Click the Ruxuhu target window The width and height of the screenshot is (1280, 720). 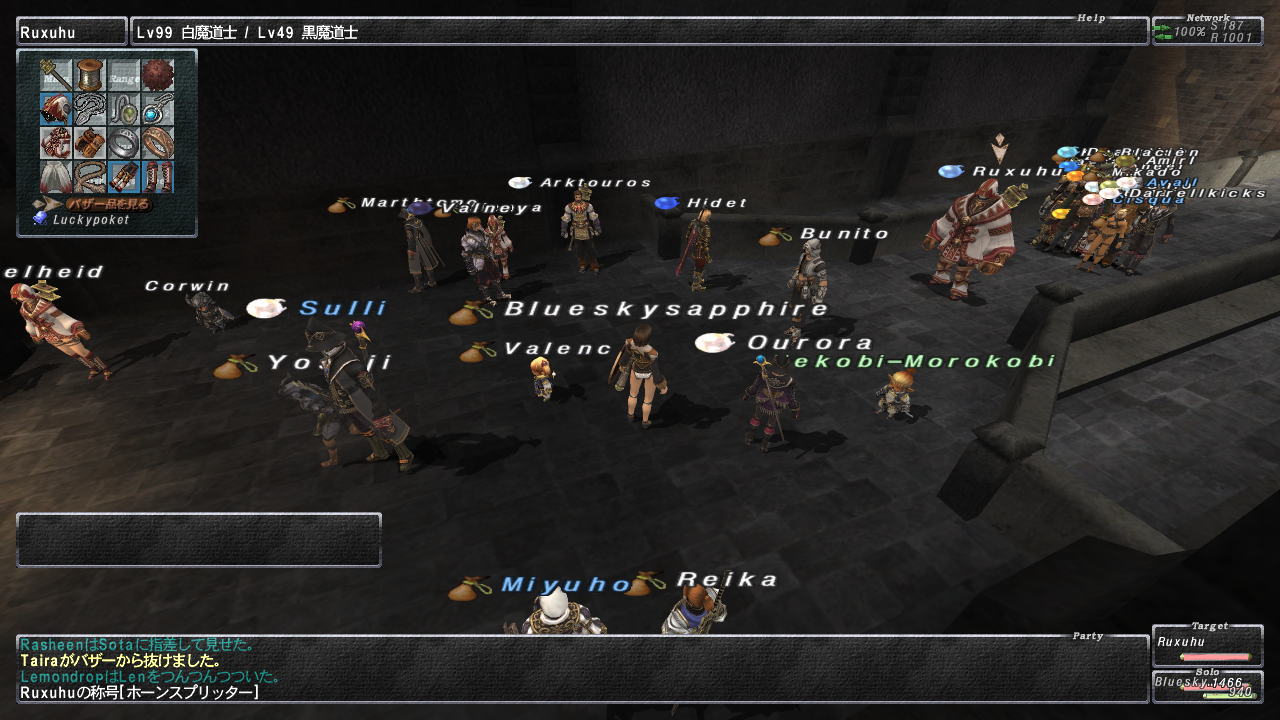(x=1207, y=646)
